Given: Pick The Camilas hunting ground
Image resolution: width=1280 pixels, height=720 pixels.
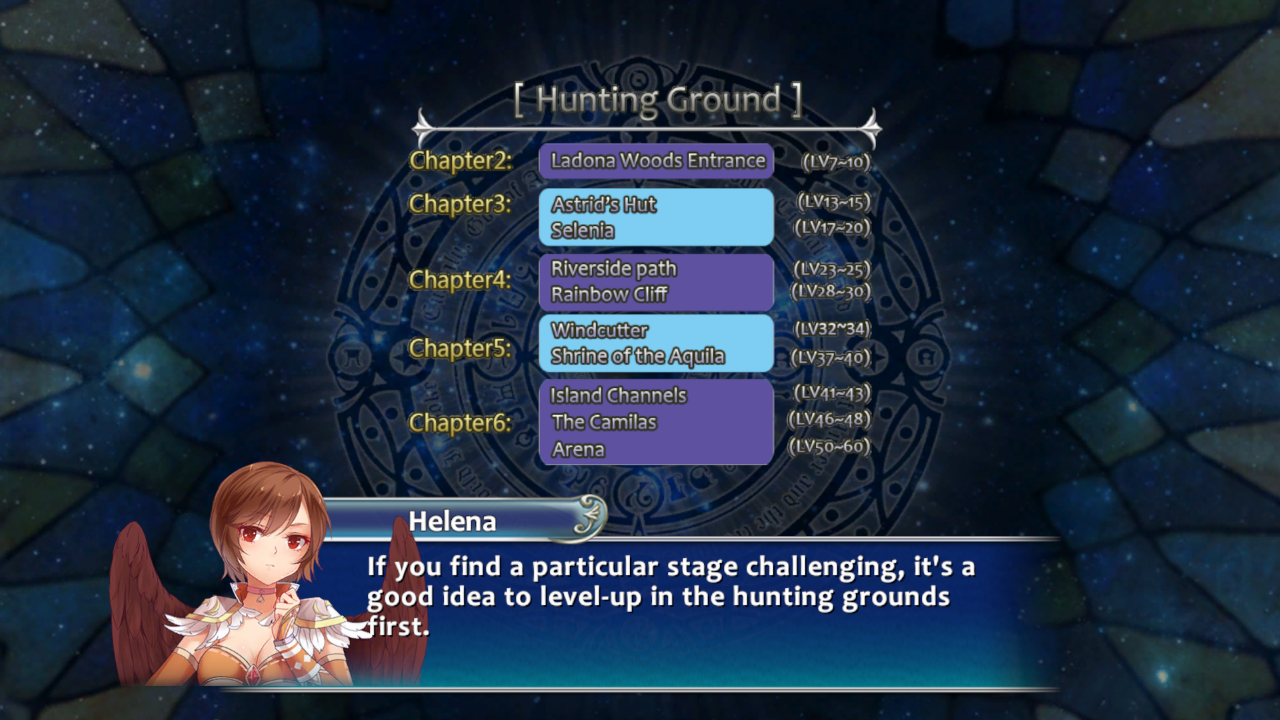Looking at the screenshot, I should point(604,423).
